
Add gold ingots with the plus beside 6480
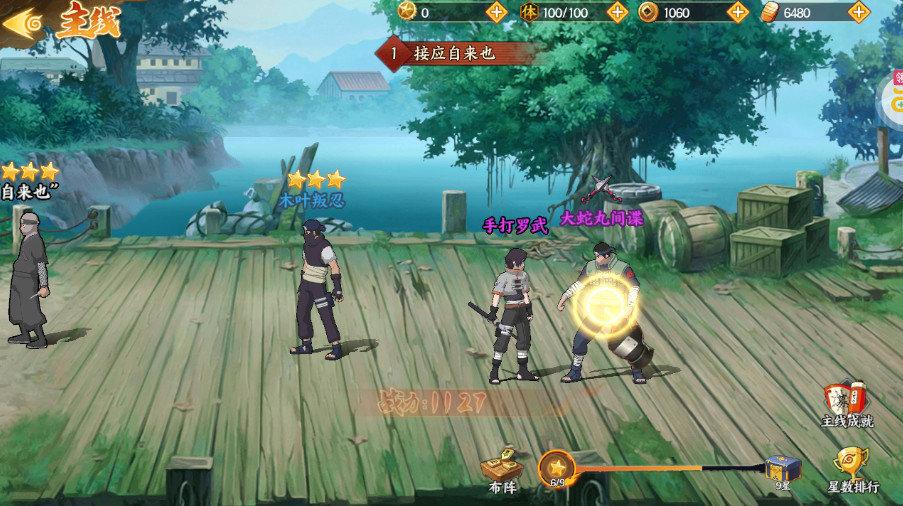coord(858,12)
